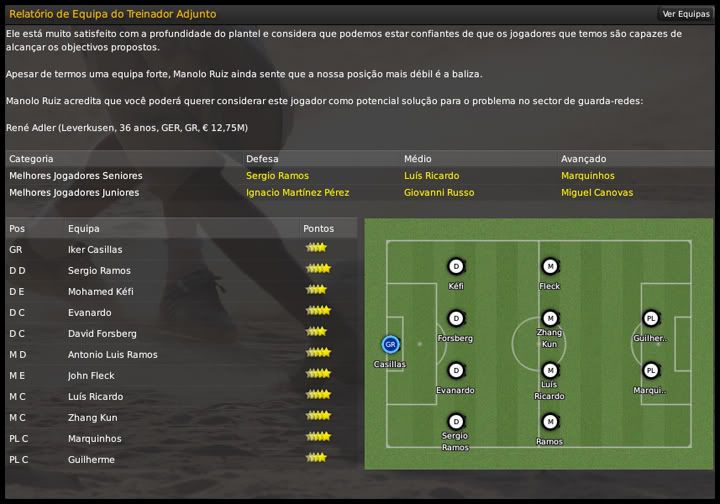Click the Fleck midfielder marker on pitch

[x=549, y=266]
